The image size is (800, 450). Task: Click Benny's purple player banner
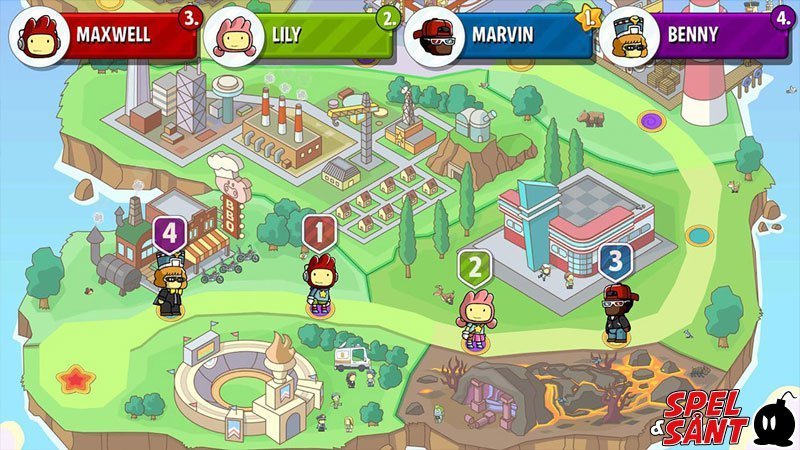coord(694,36)
